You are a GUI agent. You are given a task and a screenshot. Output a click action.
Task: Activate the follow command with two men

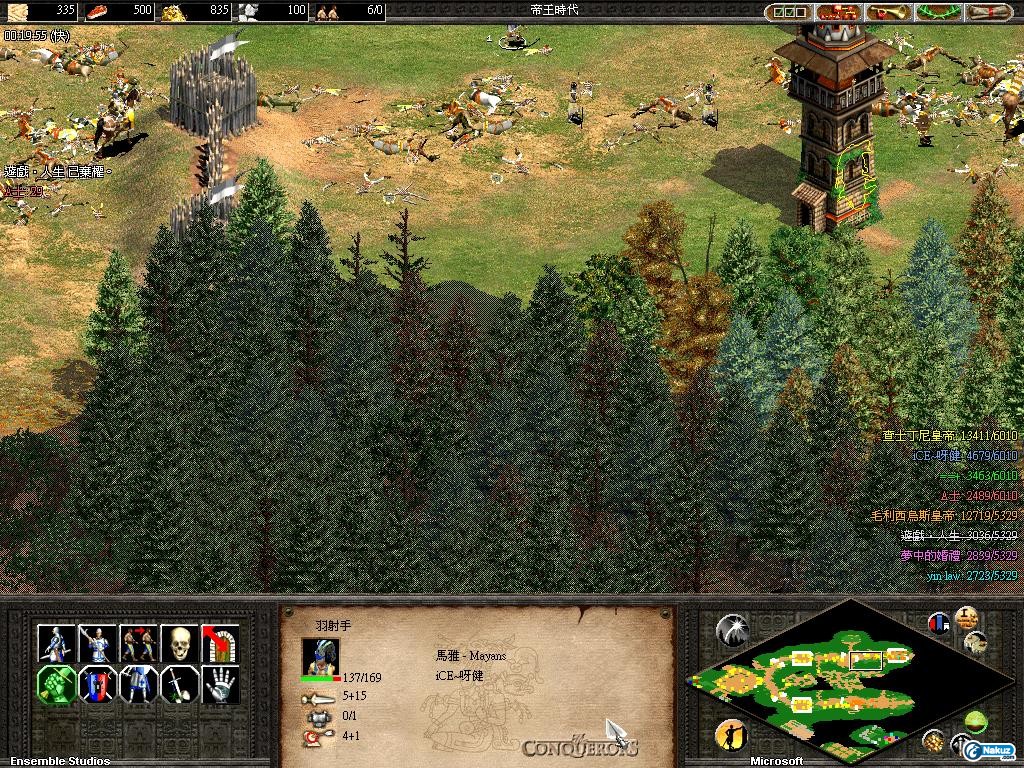(138, 643)
